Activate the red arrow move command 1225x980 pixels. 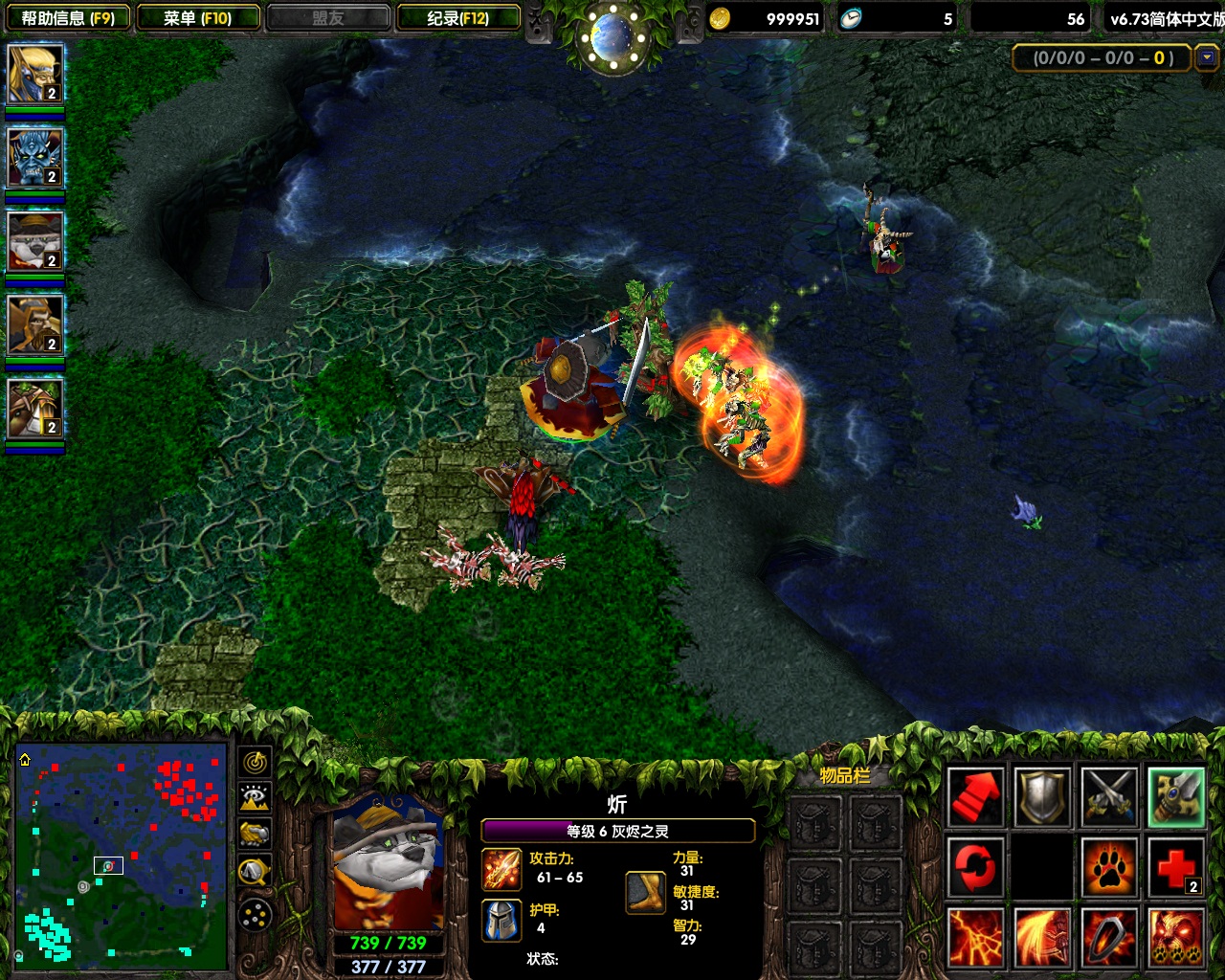(x=975, y=796)
